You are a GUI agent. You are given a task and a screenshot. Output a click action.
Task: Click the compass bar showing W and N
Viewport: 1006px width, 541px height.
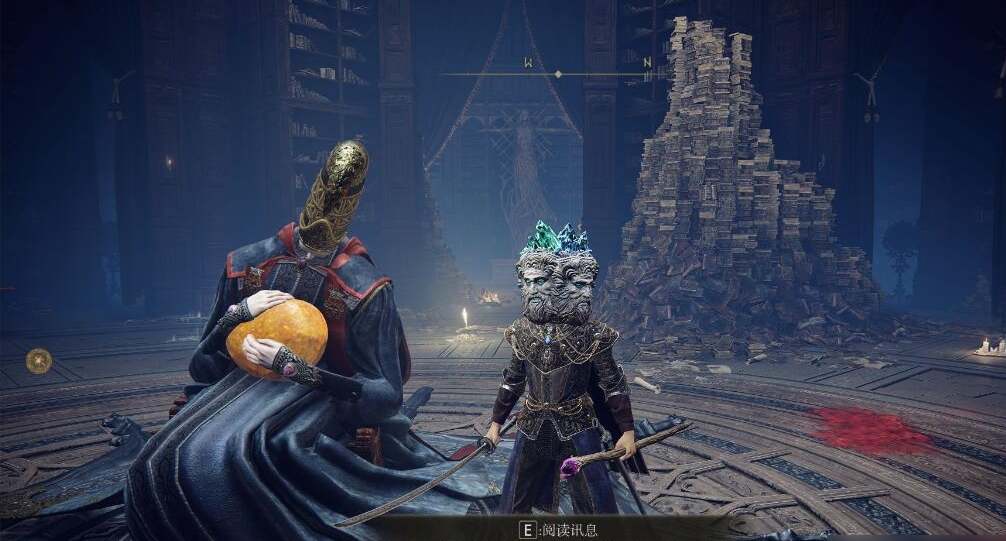pos(556,73)
